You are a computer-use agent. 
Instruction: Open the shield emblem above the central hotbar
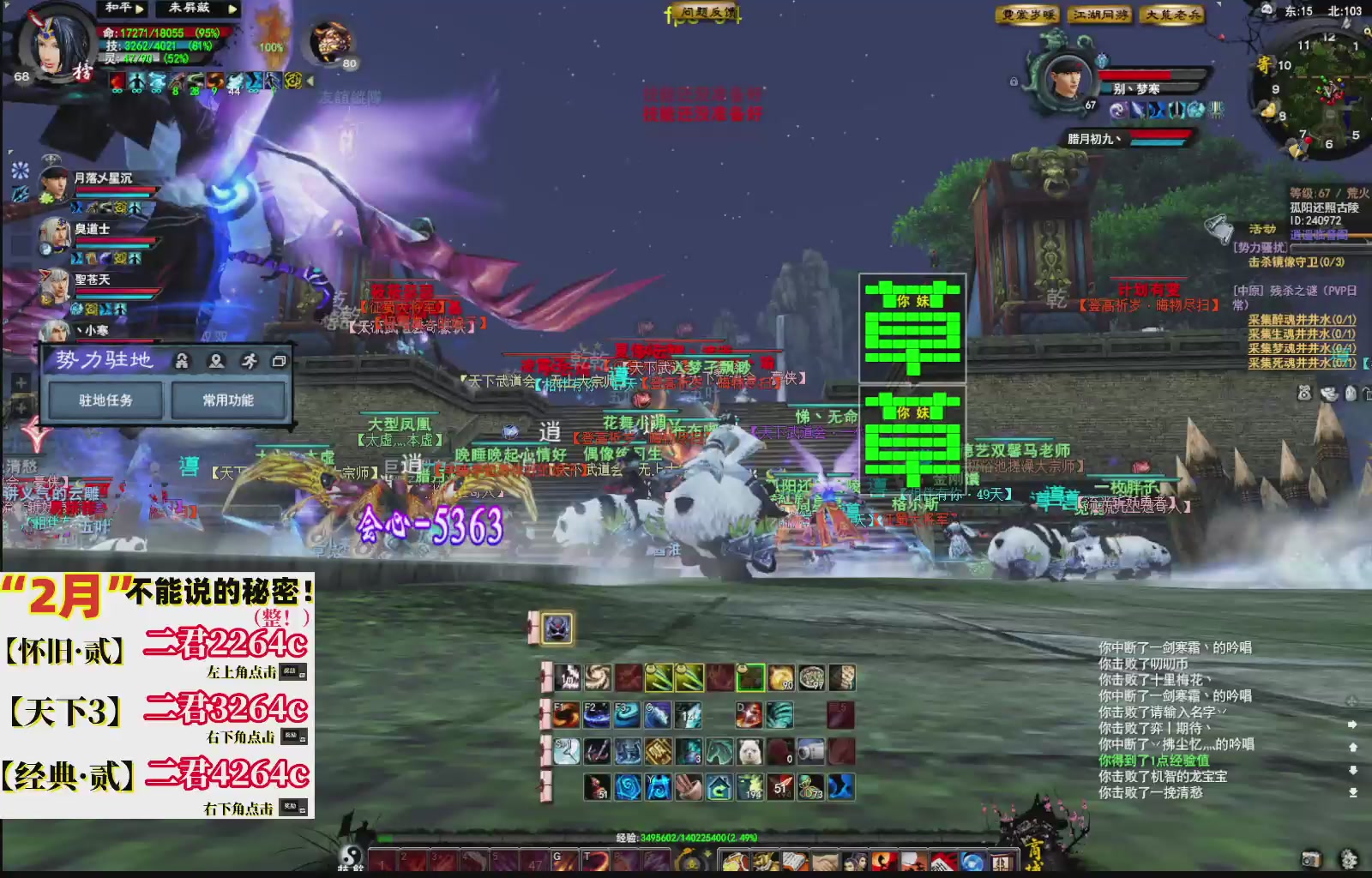tap(557, 628)
